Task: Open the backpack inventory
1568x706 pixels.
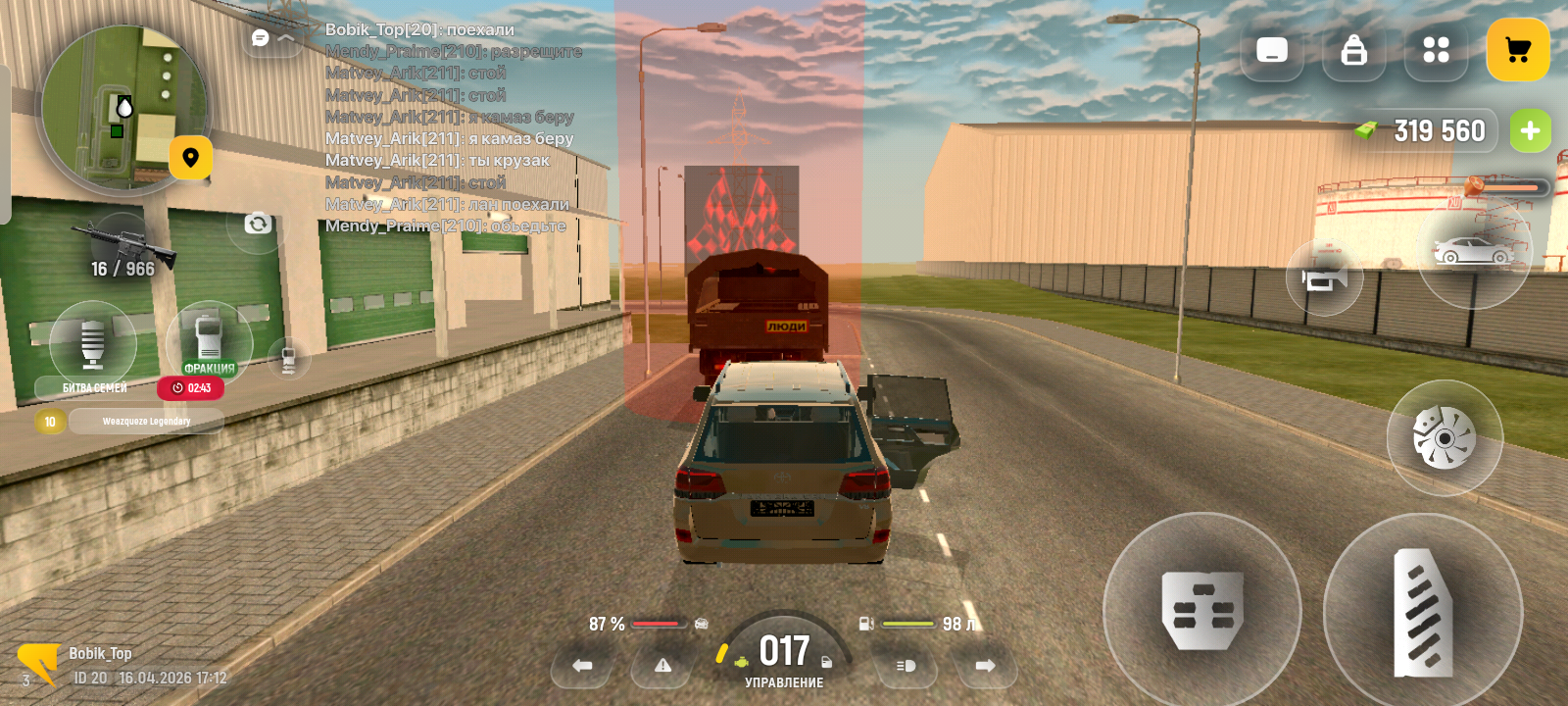Action: tap(1353, 50)
